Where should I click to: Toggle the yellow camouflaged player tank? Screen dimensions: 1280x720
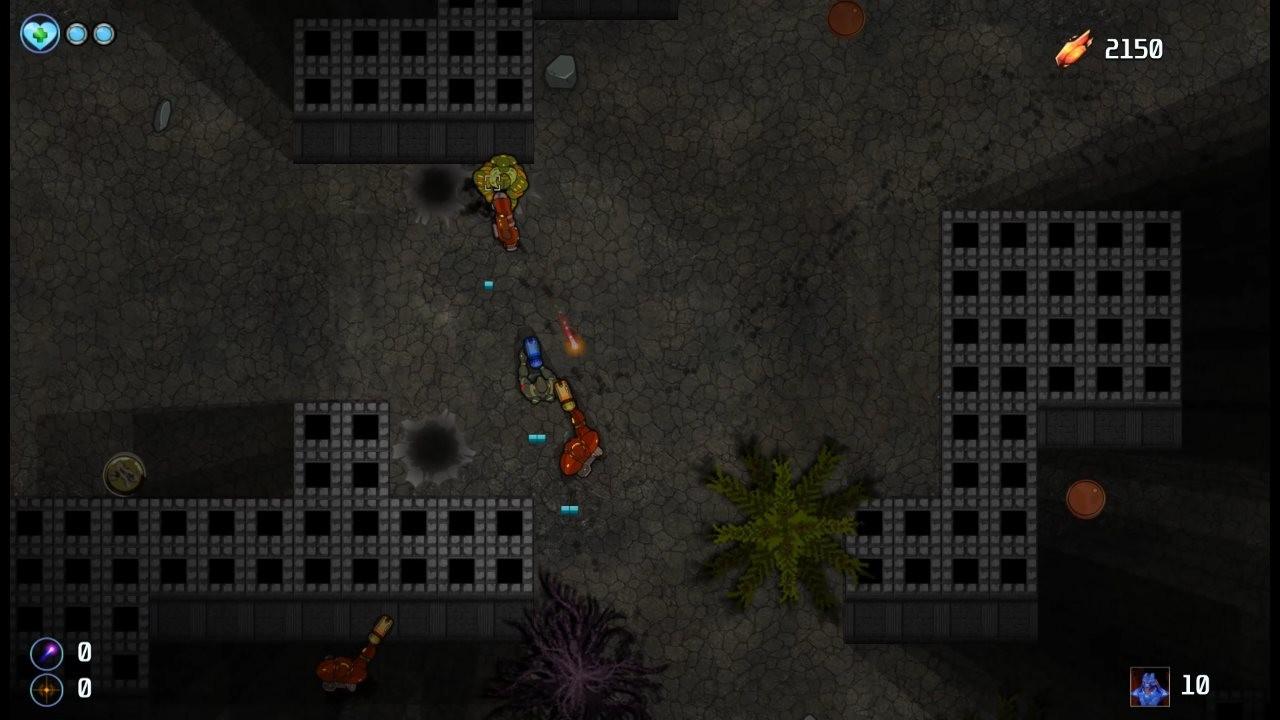pos(500,178)
